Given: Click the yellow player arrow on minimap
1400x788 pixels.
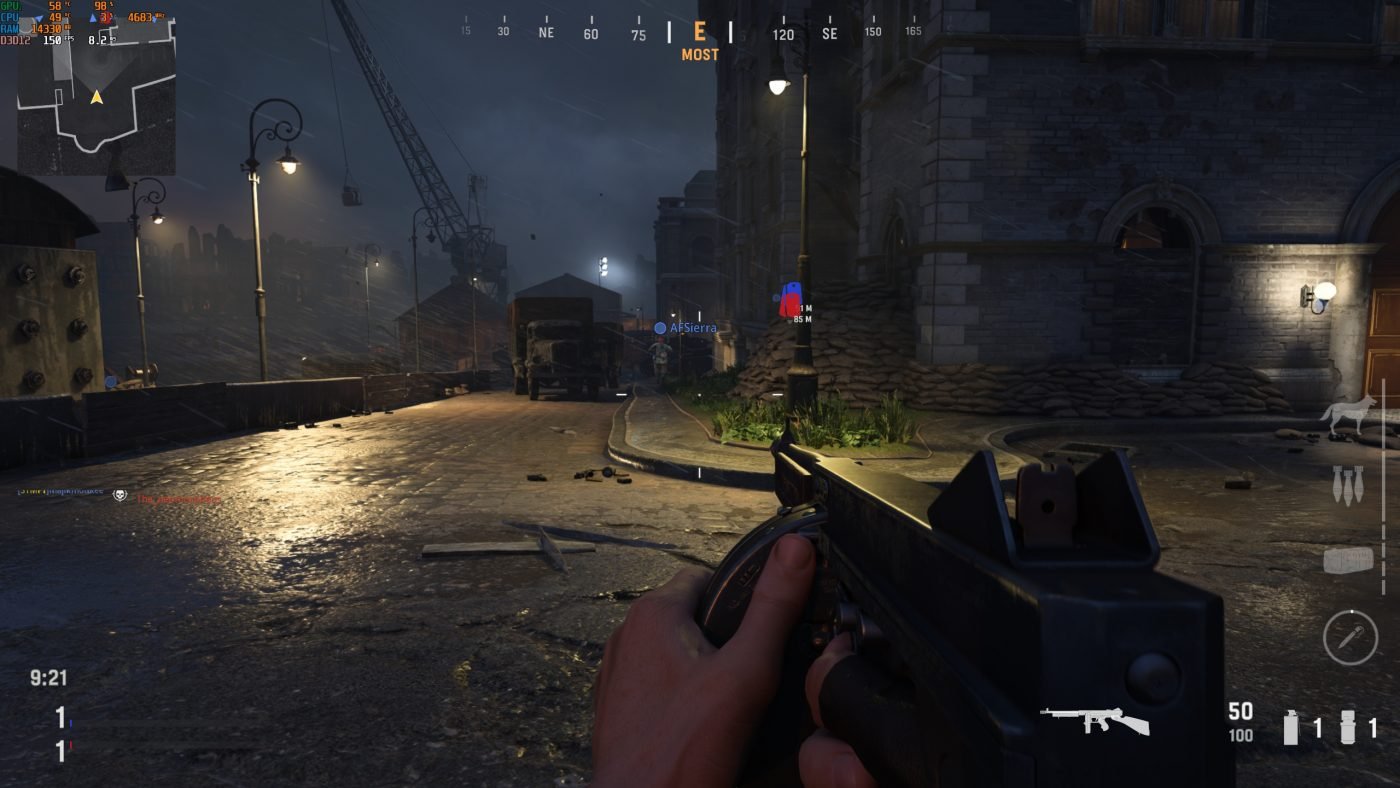Looking at the screenshot, I should [97, 97].
